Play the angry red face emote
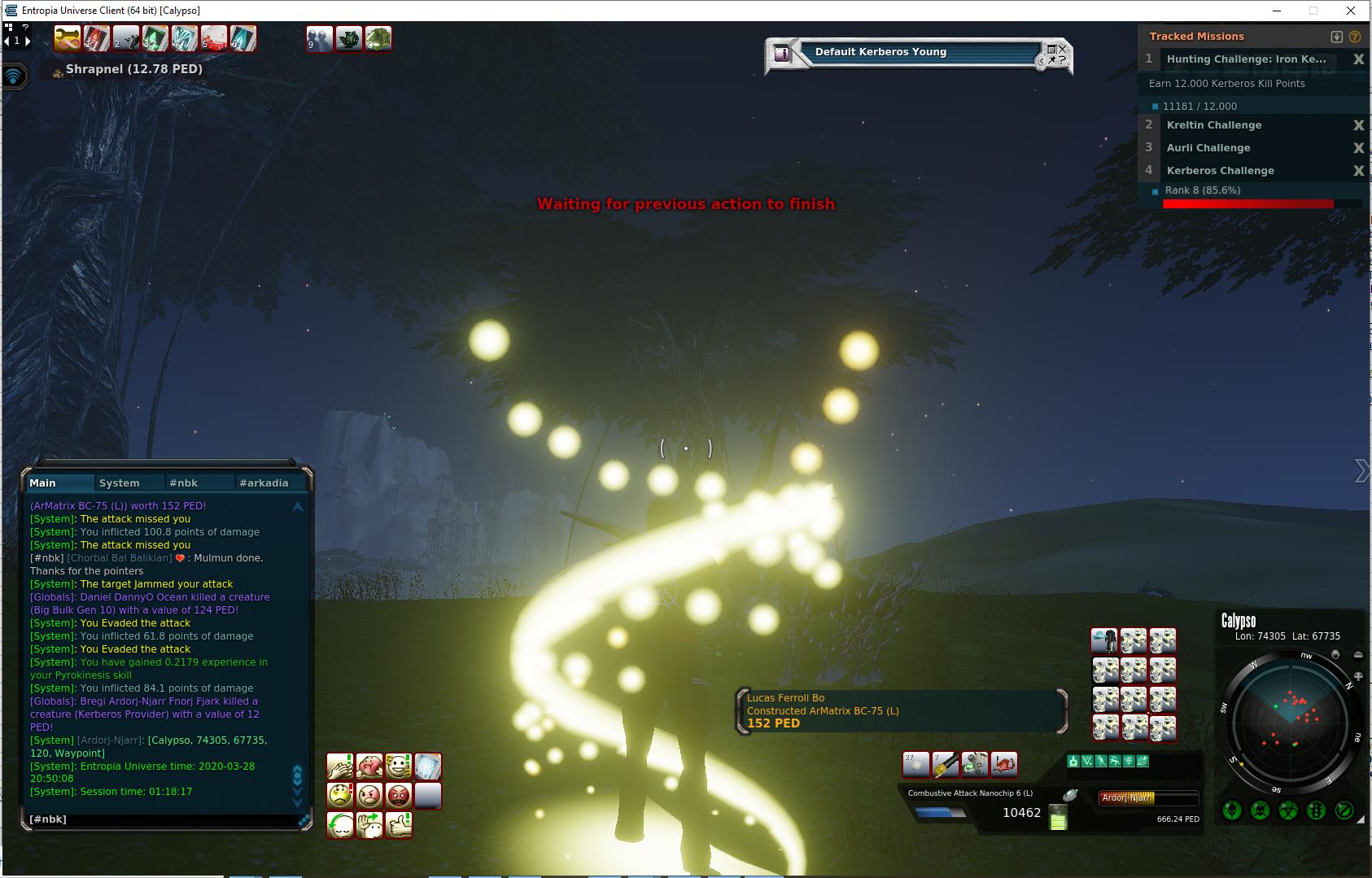 398,795
